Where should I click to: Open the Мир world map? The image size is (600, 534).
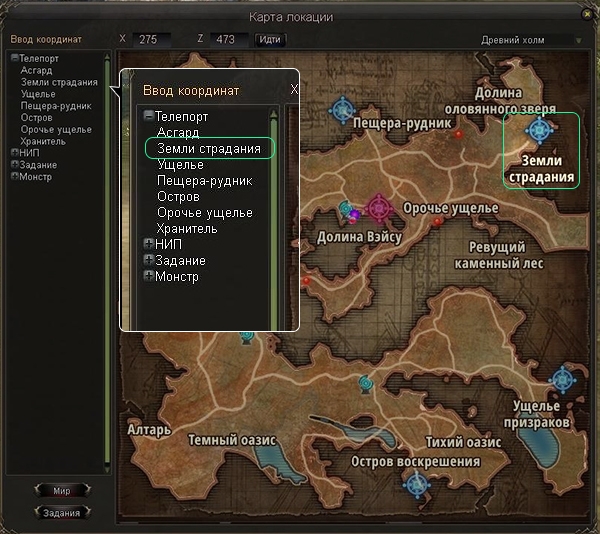[61, 491]
